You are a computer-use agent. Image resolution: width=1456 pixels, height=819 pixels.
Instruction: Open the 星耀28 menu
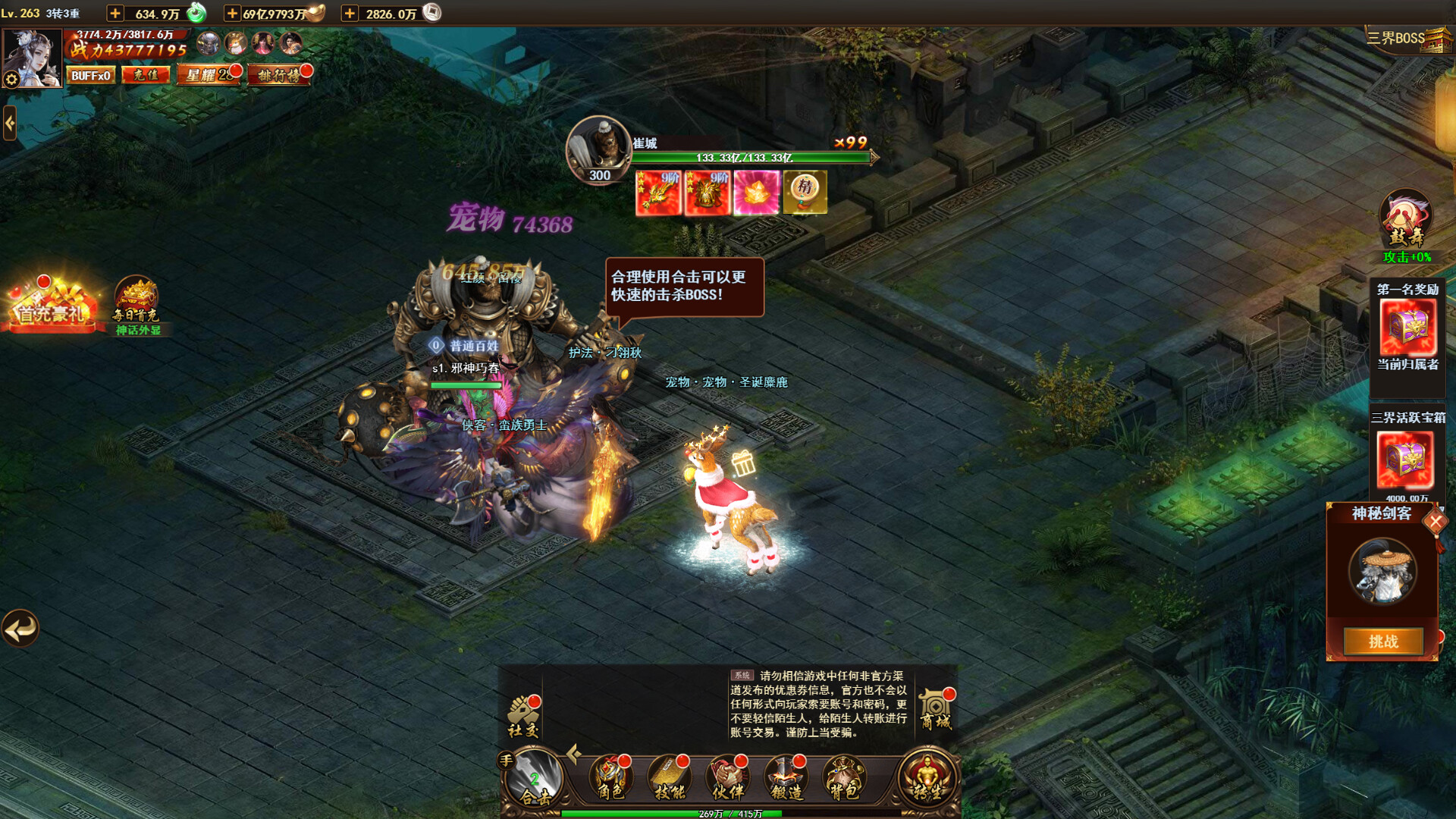click(209, 76)
